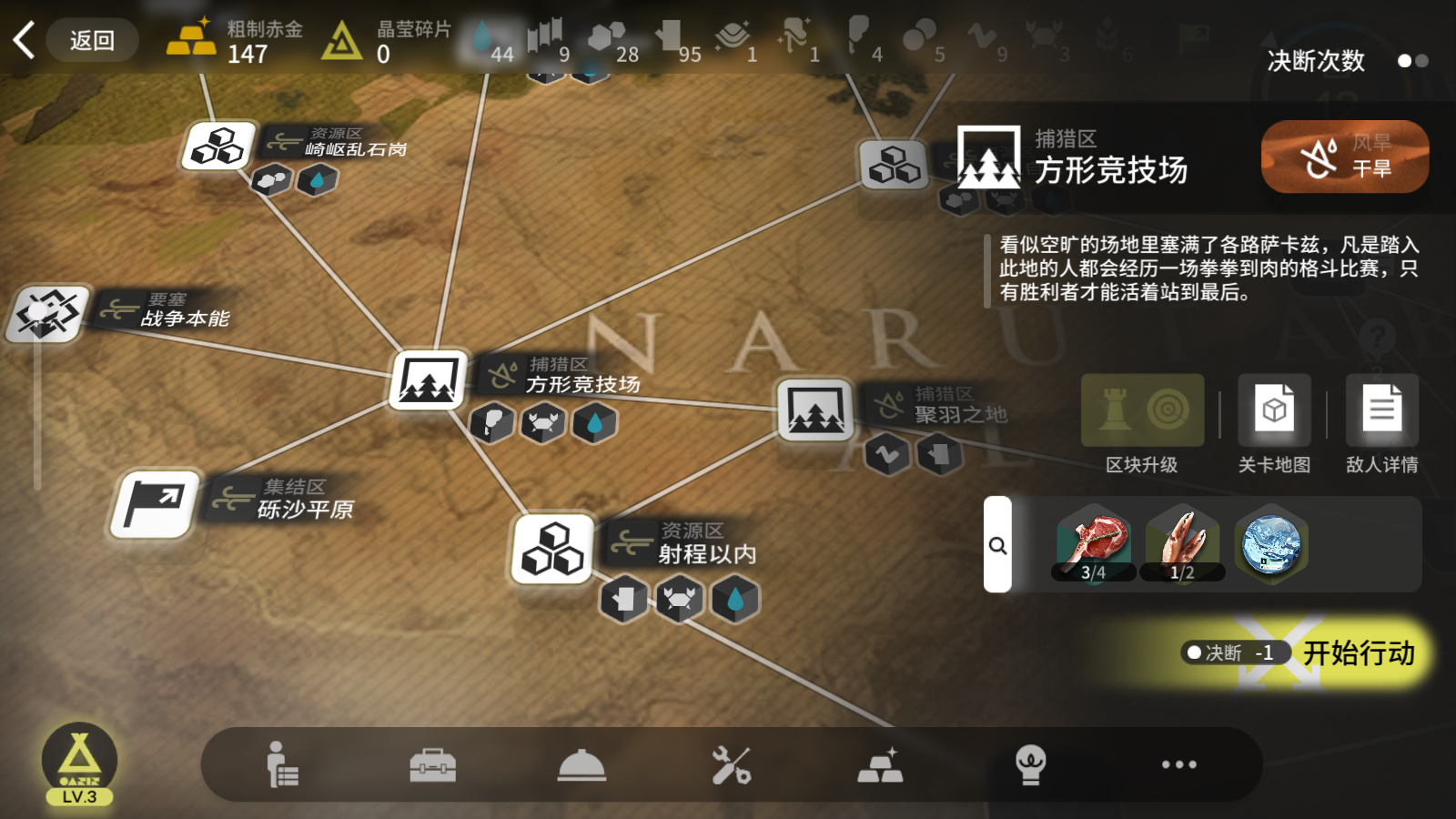Open the gold ingot resources icon

pos(881,765)
